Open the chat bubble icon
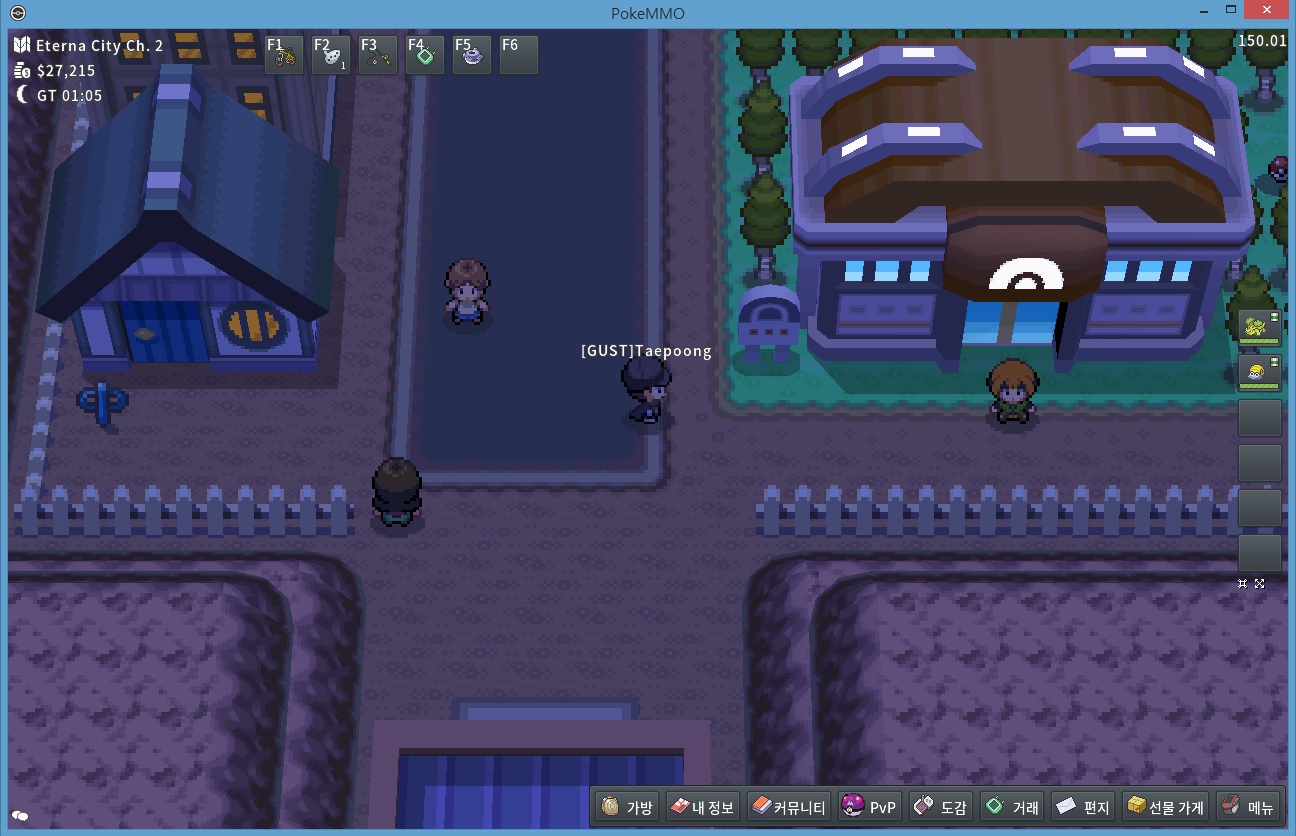The width and height of the screenshot is (1296, 836). click(20, 816)
